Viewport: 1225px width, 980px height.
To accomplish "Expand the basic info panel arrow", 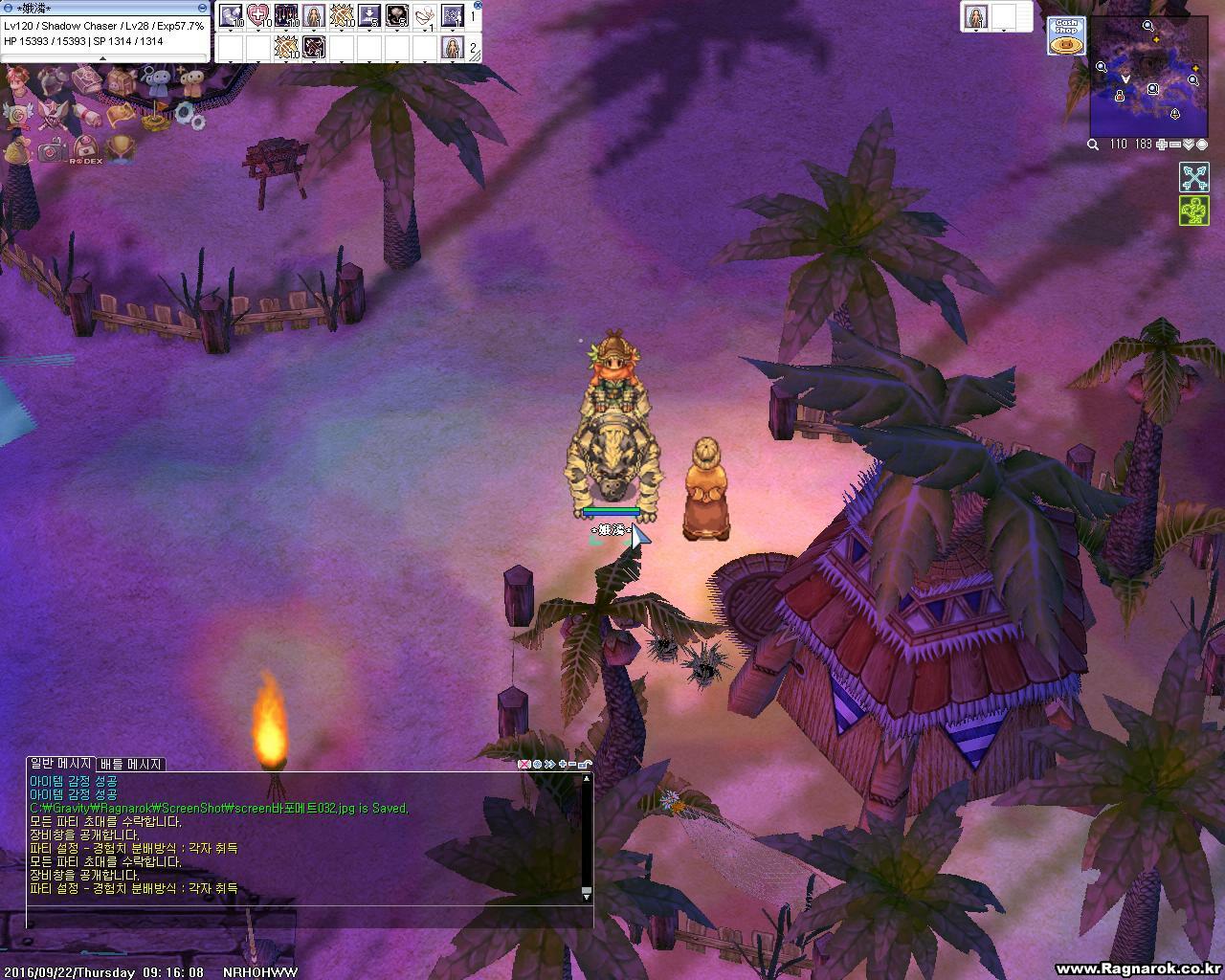I will 102,58.
